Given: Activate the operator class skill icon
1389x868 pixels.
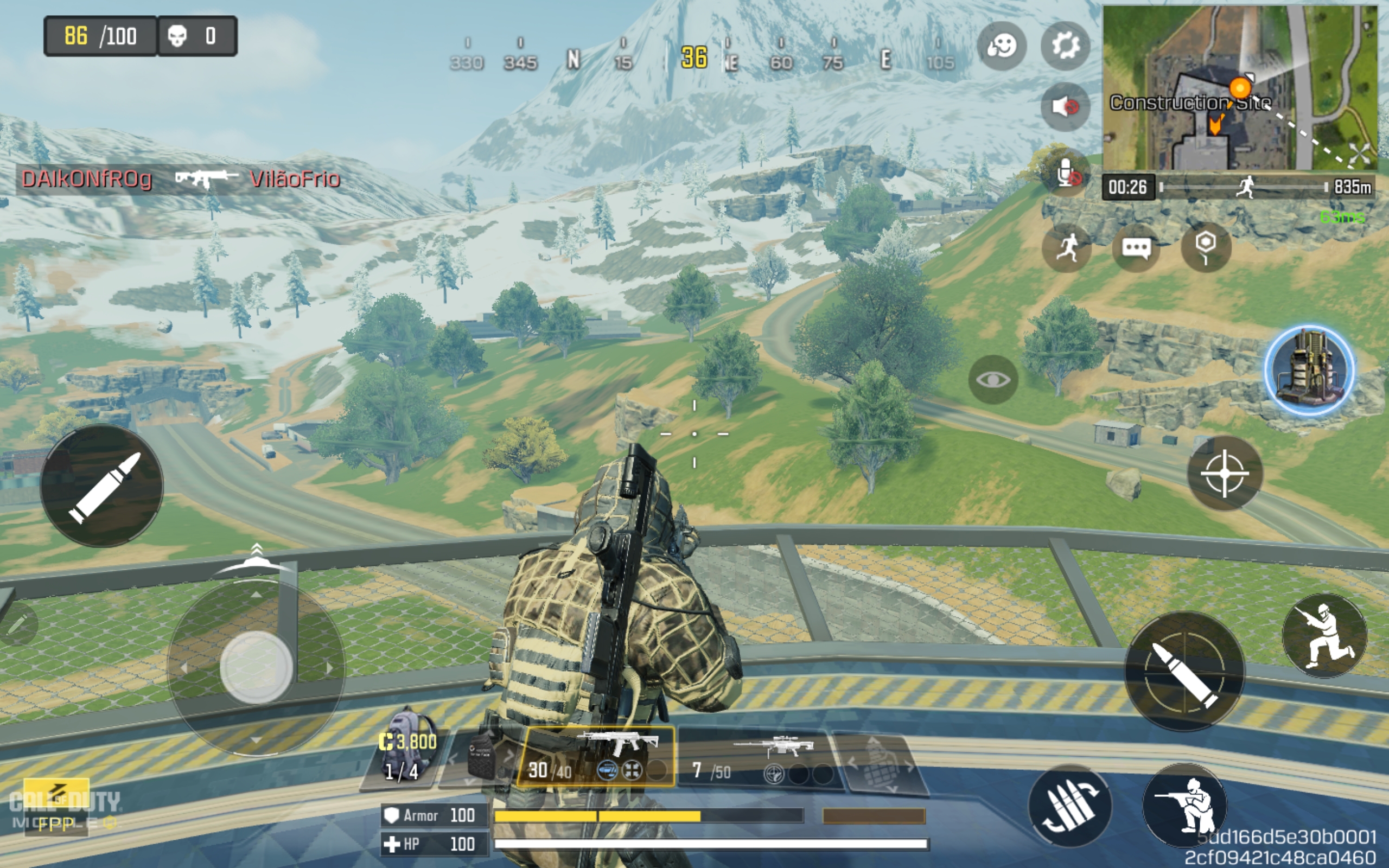Looking at the screenshot, I should 1310,371.
